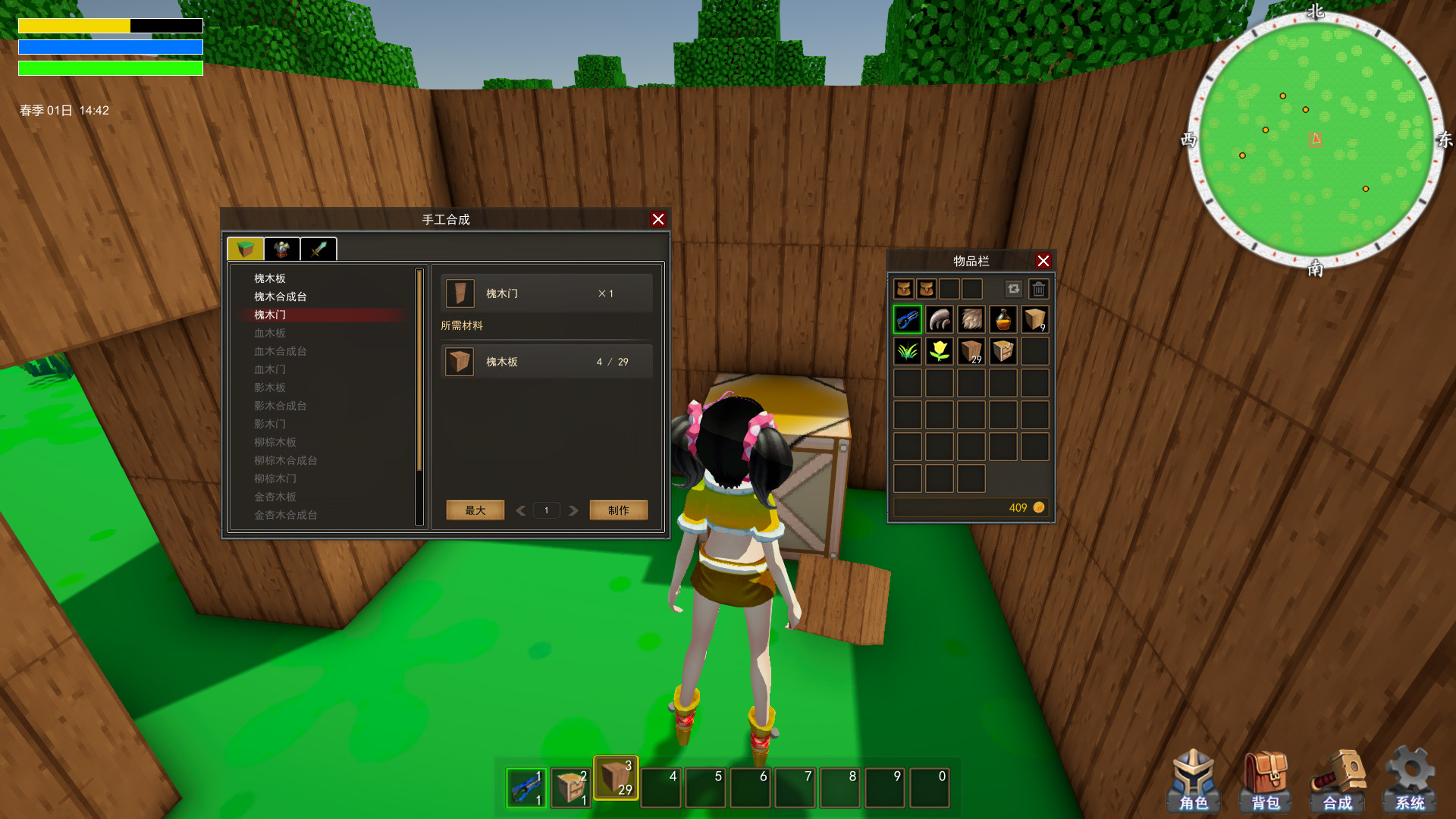The width and height of the screenshot is (1456, 819).
Task: Select the animal claw item in the inventory
Action: (939, 319)
